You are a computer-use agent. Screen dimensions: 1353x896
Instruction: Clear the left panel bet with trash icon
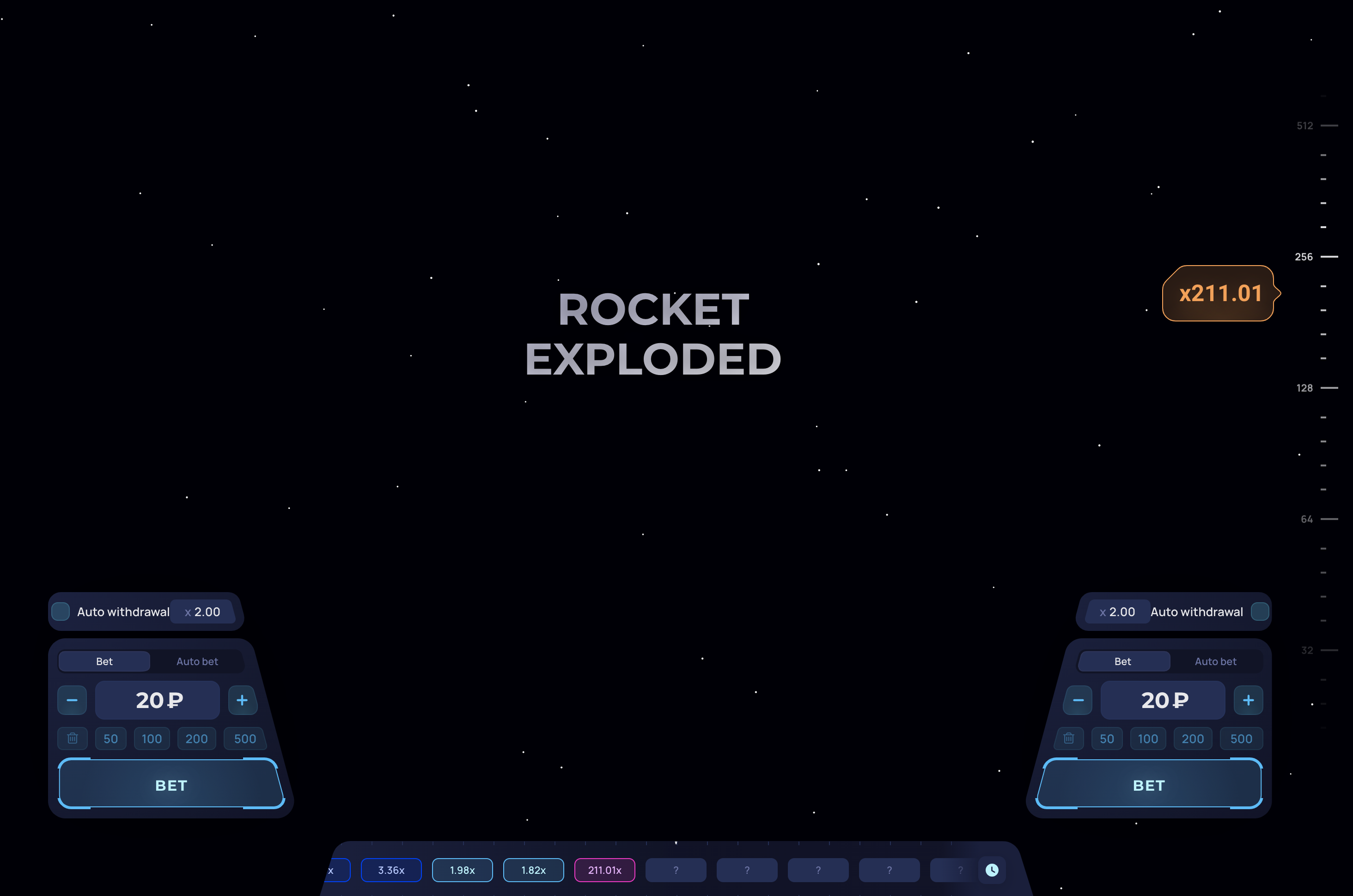(73, 739)
